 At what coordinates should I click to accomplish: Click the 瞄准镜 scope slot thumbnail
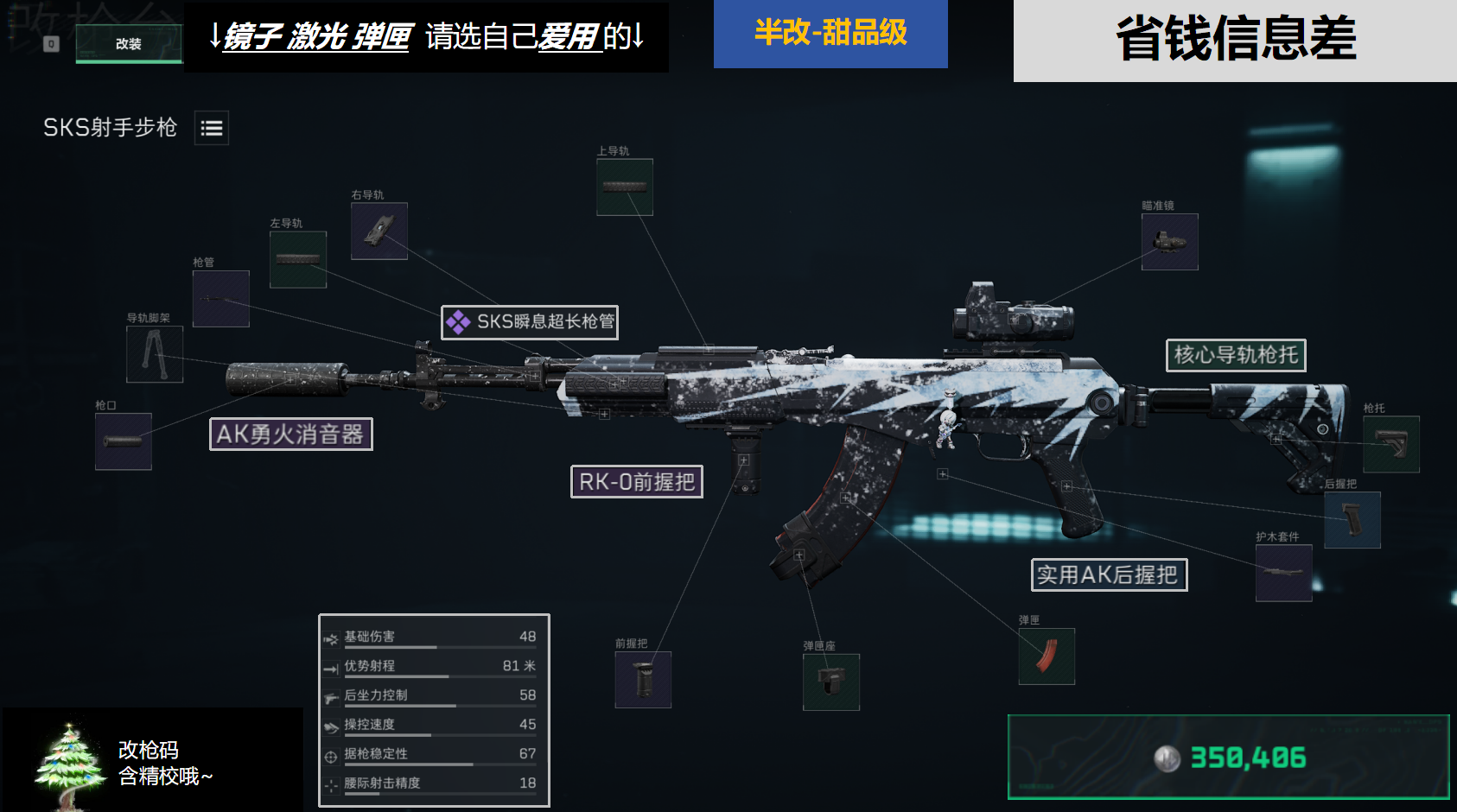coord(1169,242)
